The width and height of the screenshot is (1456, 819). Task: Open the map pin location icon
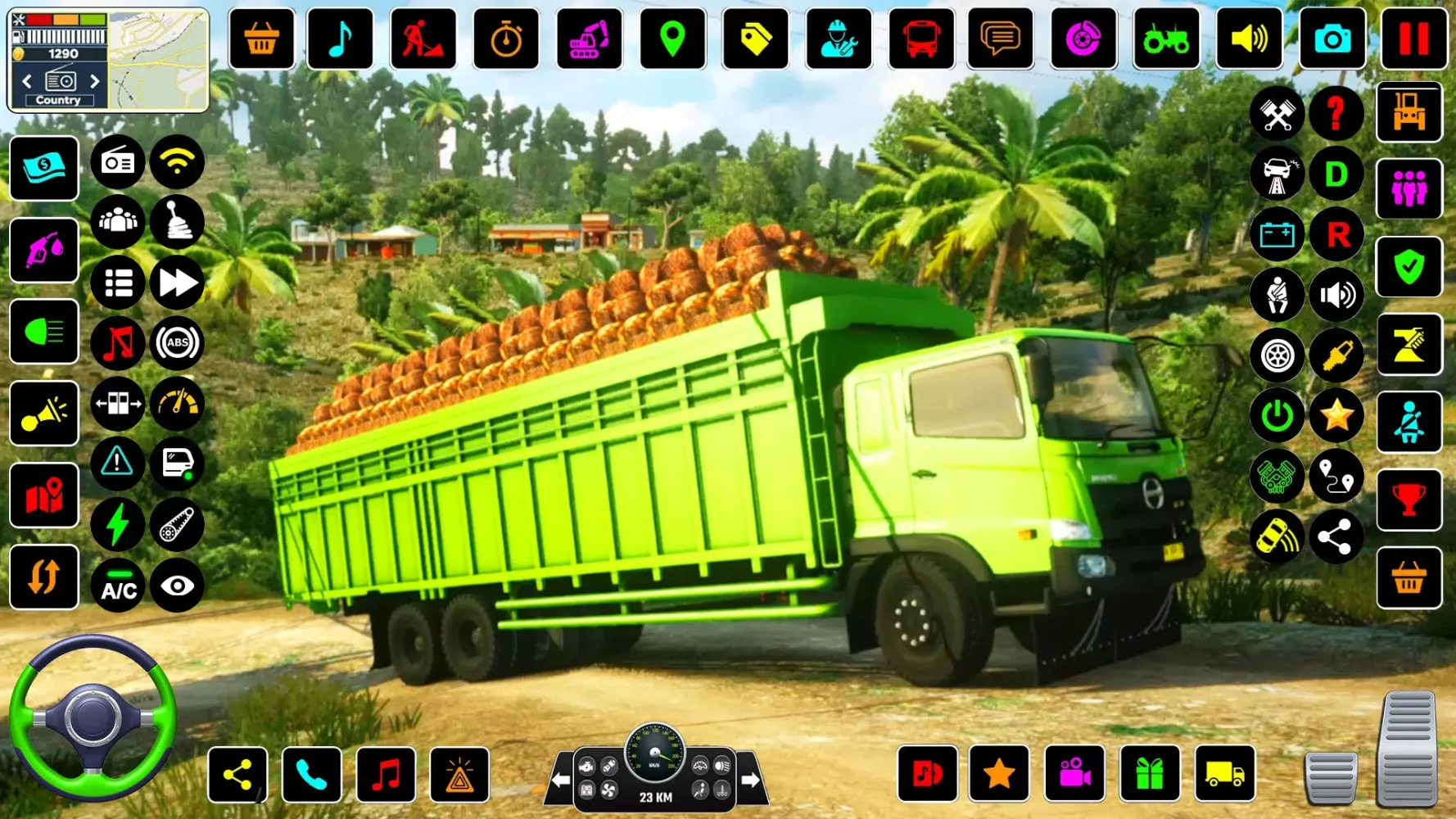pyautogui.click(x=672, y=38)
